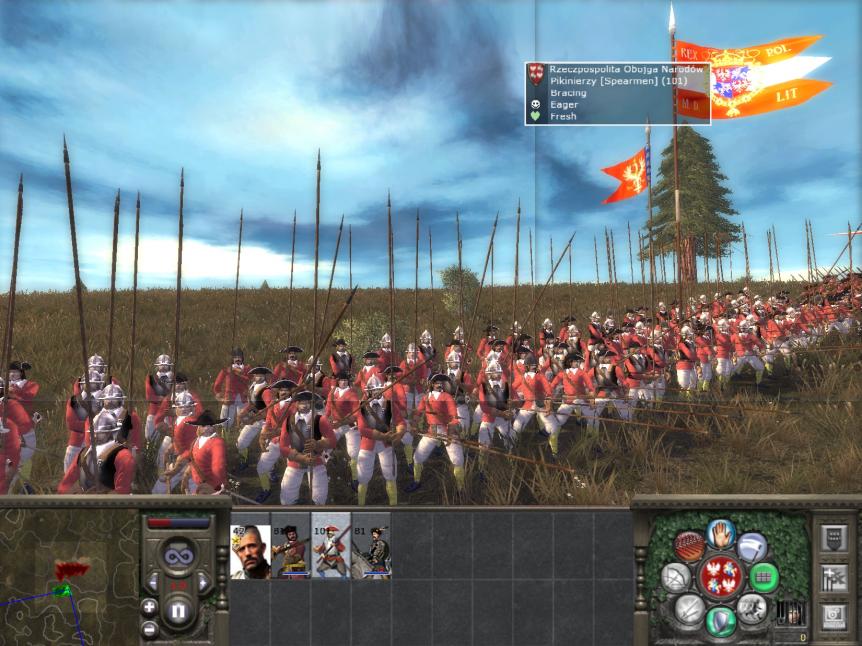Image resolution: width=862 pixels, height=646 pixels.
Task: Toggle the green shield guard mode
Action: pyautogui.click(x=720, y=621)
